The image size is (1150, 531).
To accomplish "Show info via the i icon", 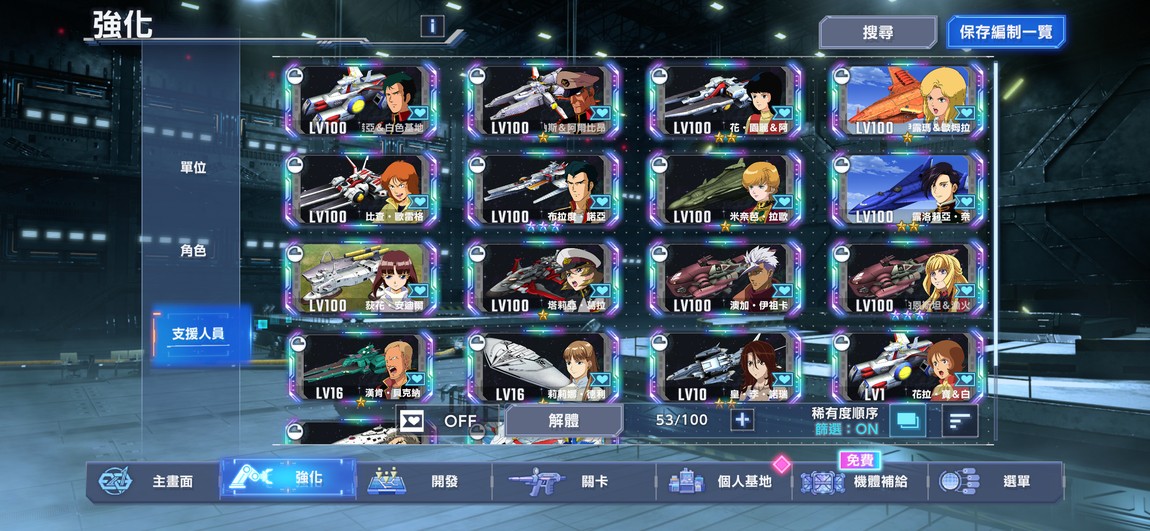I will 432,26.
